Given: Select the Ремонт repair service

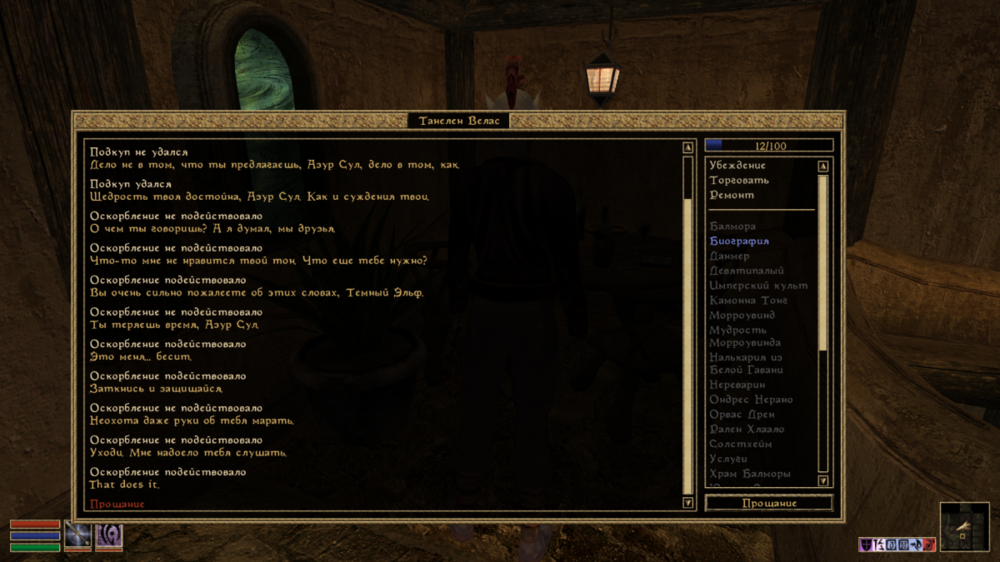Looking at the screenshot, I should click(732, 196).
